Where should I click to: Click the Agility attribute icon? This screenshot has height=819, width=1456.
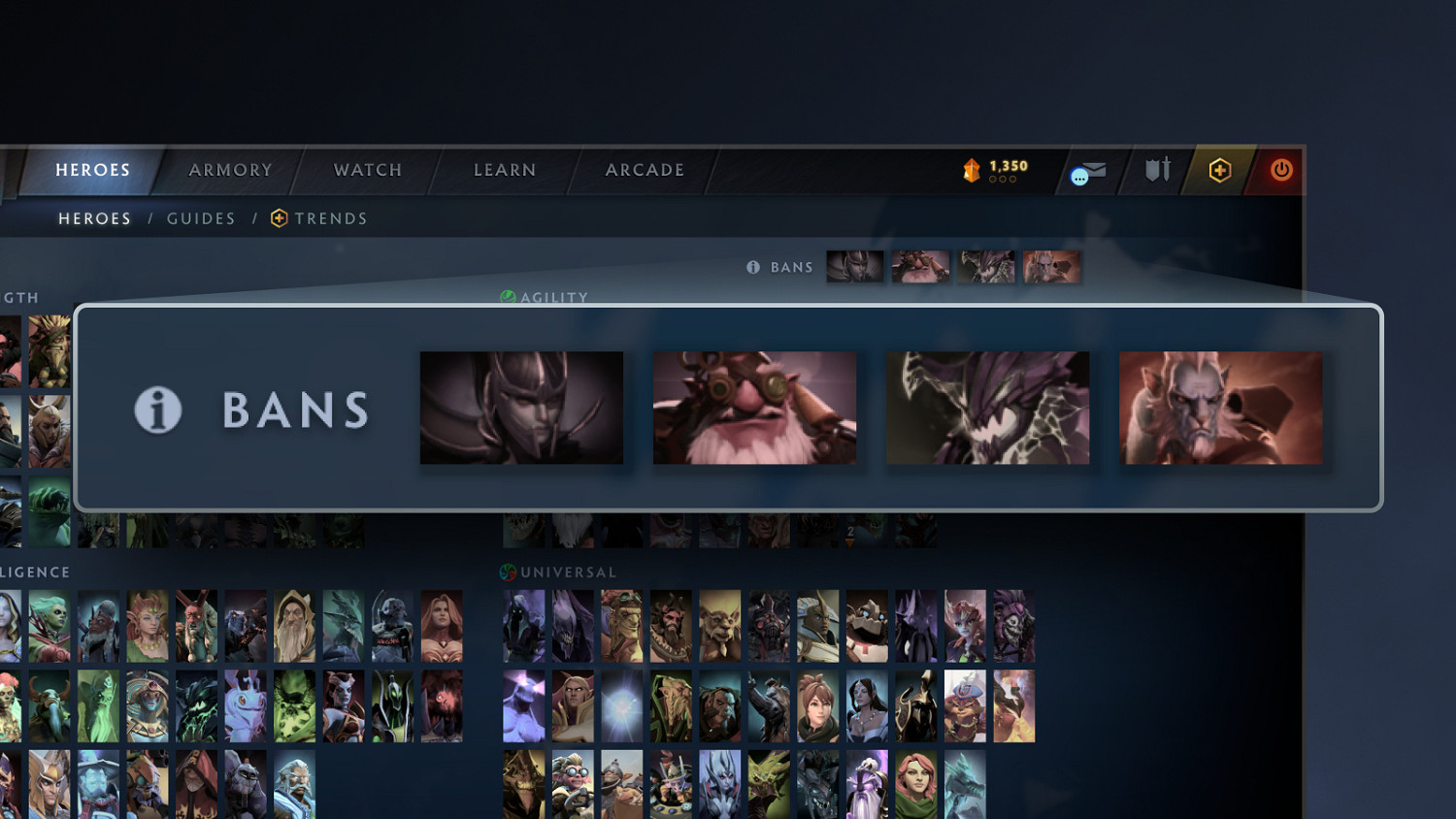(x=506, y=297)
